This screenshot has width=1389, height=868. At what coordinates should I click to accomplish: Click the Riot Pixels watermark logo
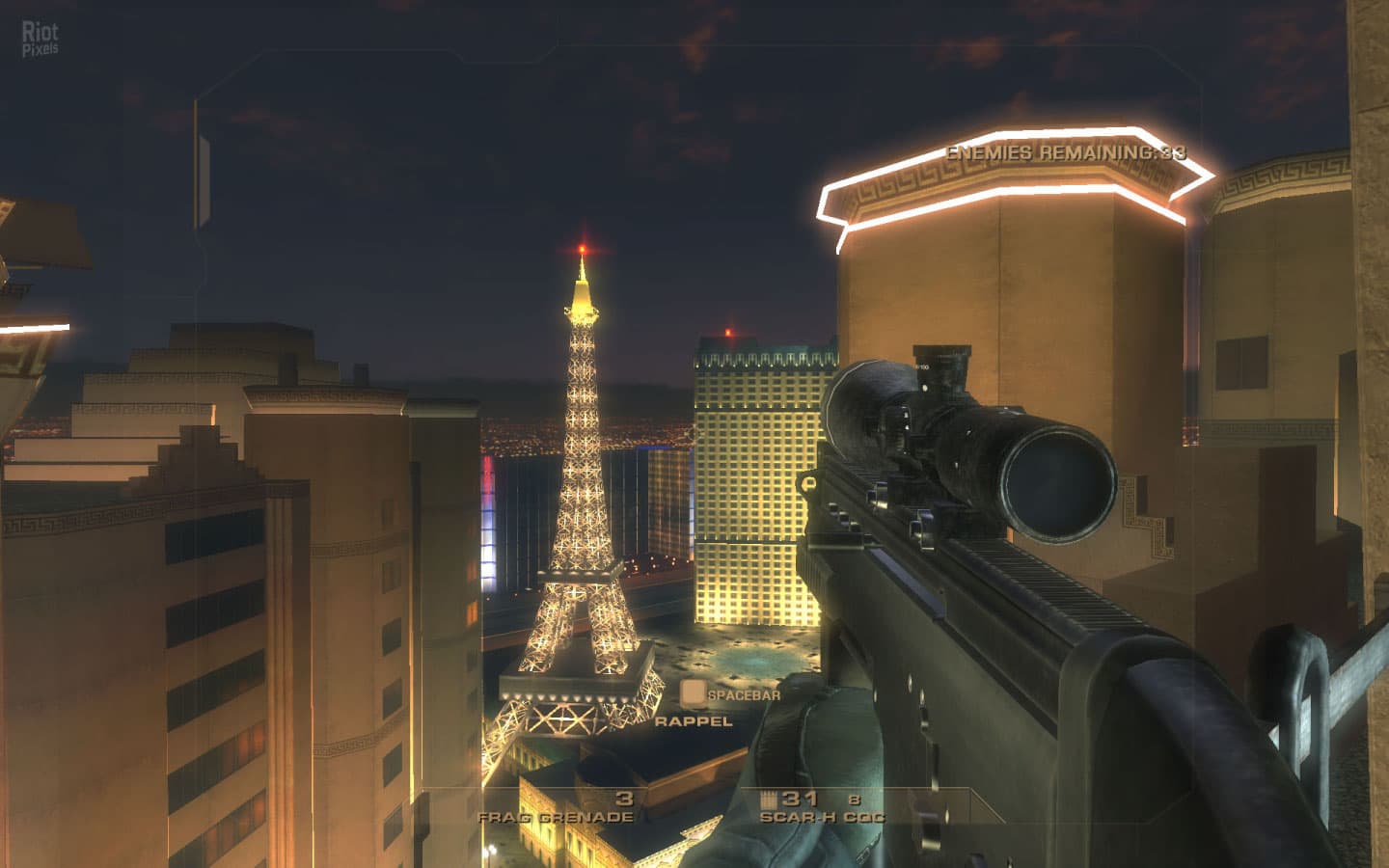pyautogui.click(x=40, y=40)
